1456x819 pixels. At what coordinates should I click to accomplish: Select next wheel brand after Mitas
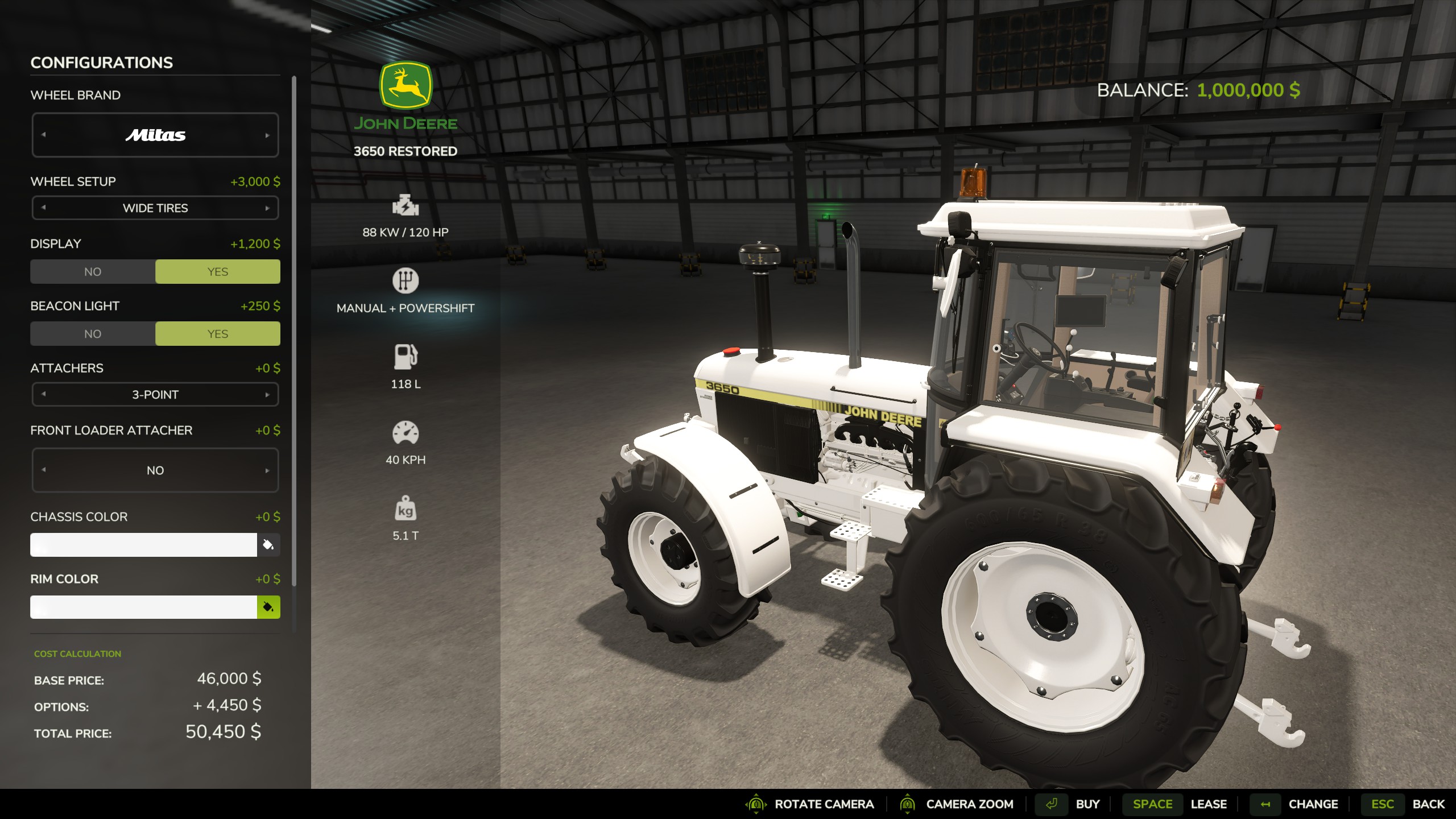click(267, 135)
